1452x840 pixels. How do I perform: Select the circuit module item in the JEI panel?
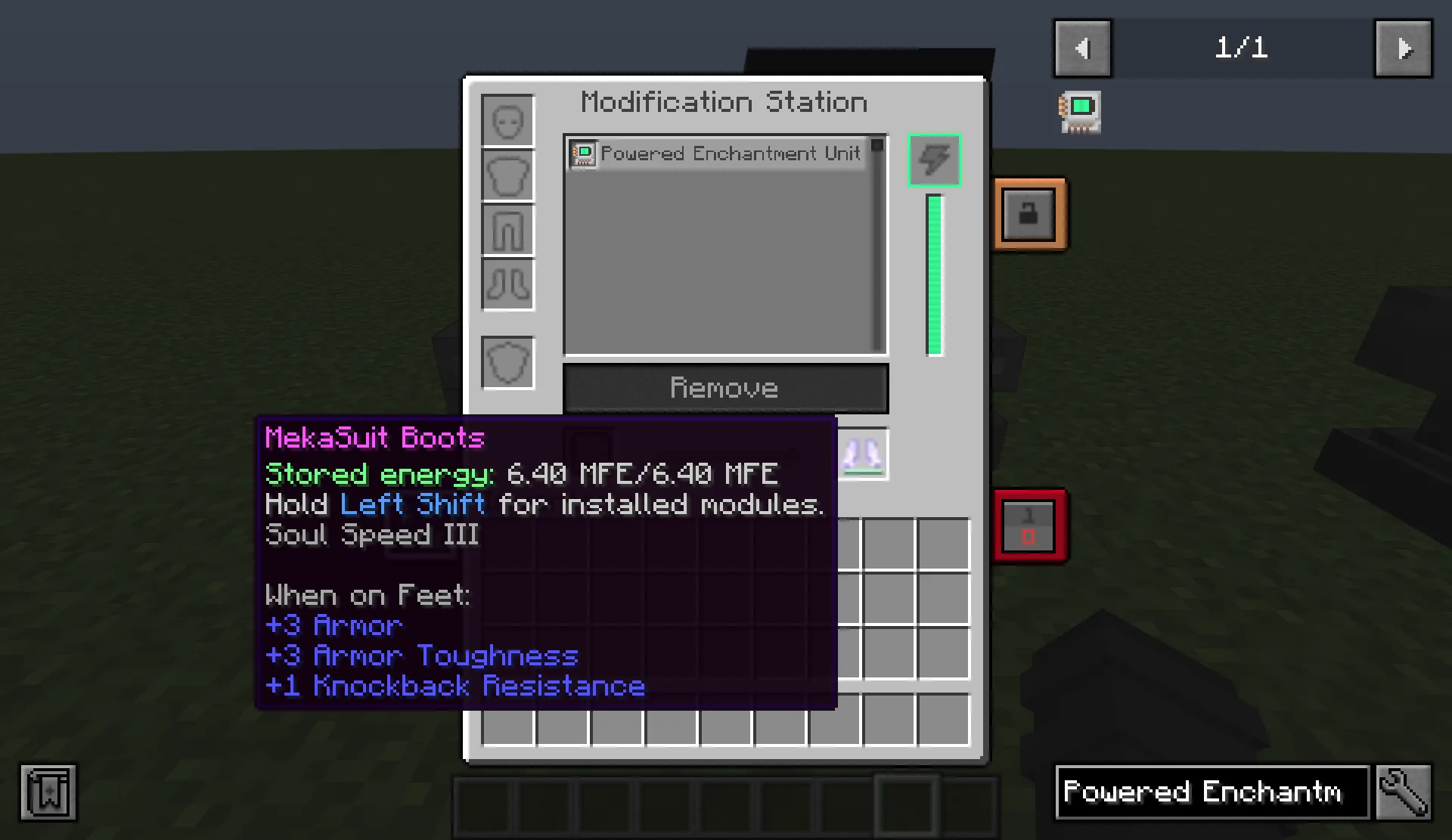(x=1079, y=111)
